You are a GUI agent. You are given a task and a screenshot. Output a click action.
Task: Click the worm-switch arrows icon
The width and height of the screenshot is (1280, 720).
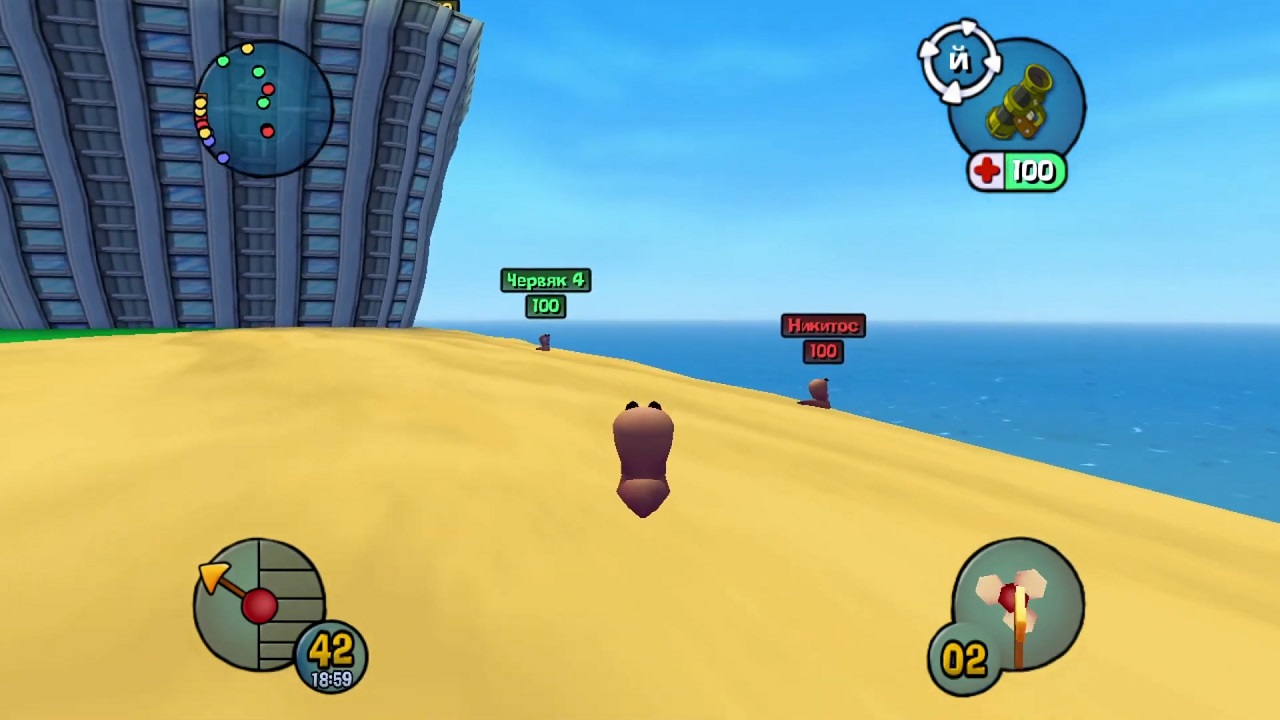(x=959, y=62)
